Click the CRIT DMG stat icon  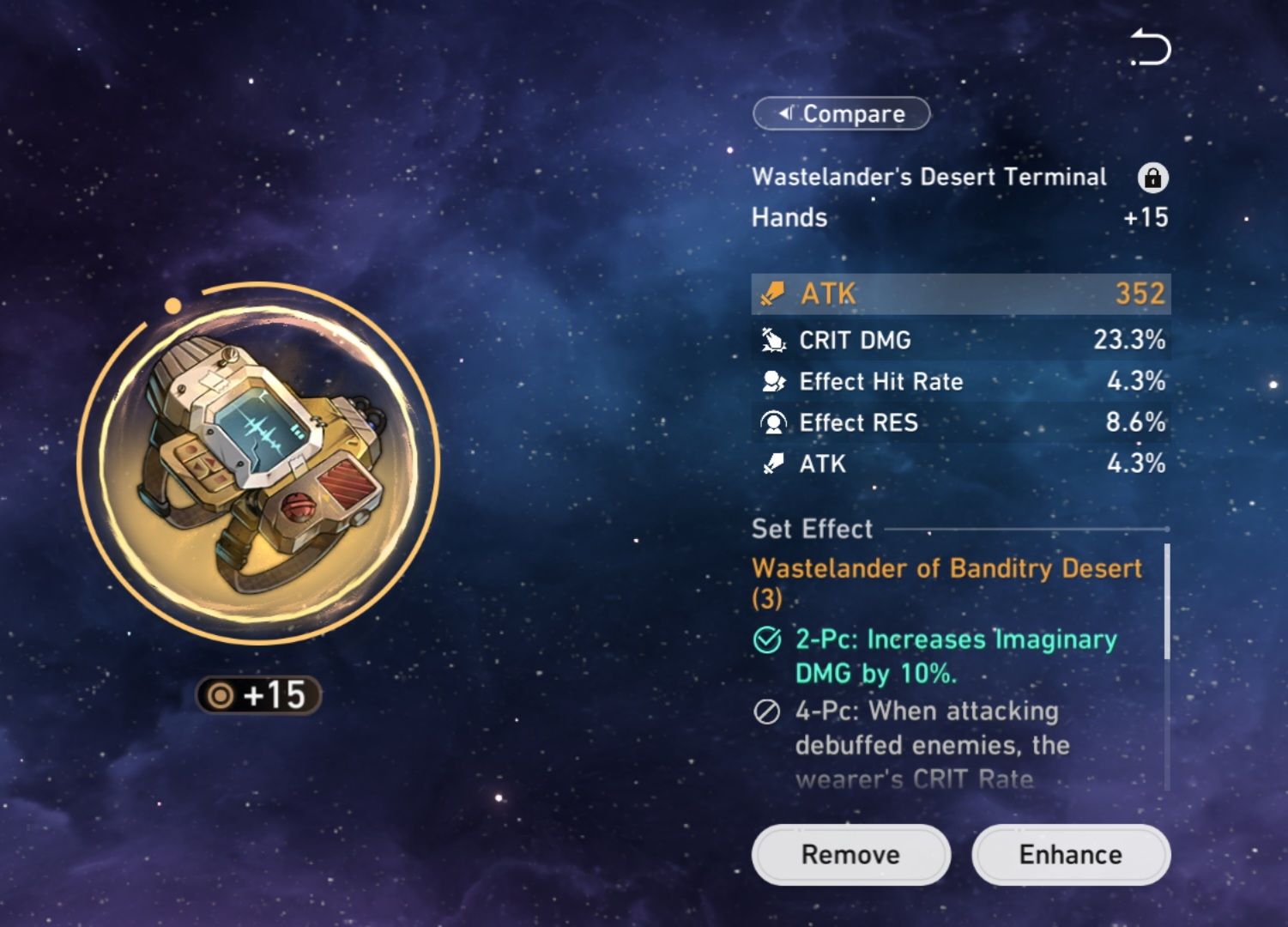[x=773, y=340]
